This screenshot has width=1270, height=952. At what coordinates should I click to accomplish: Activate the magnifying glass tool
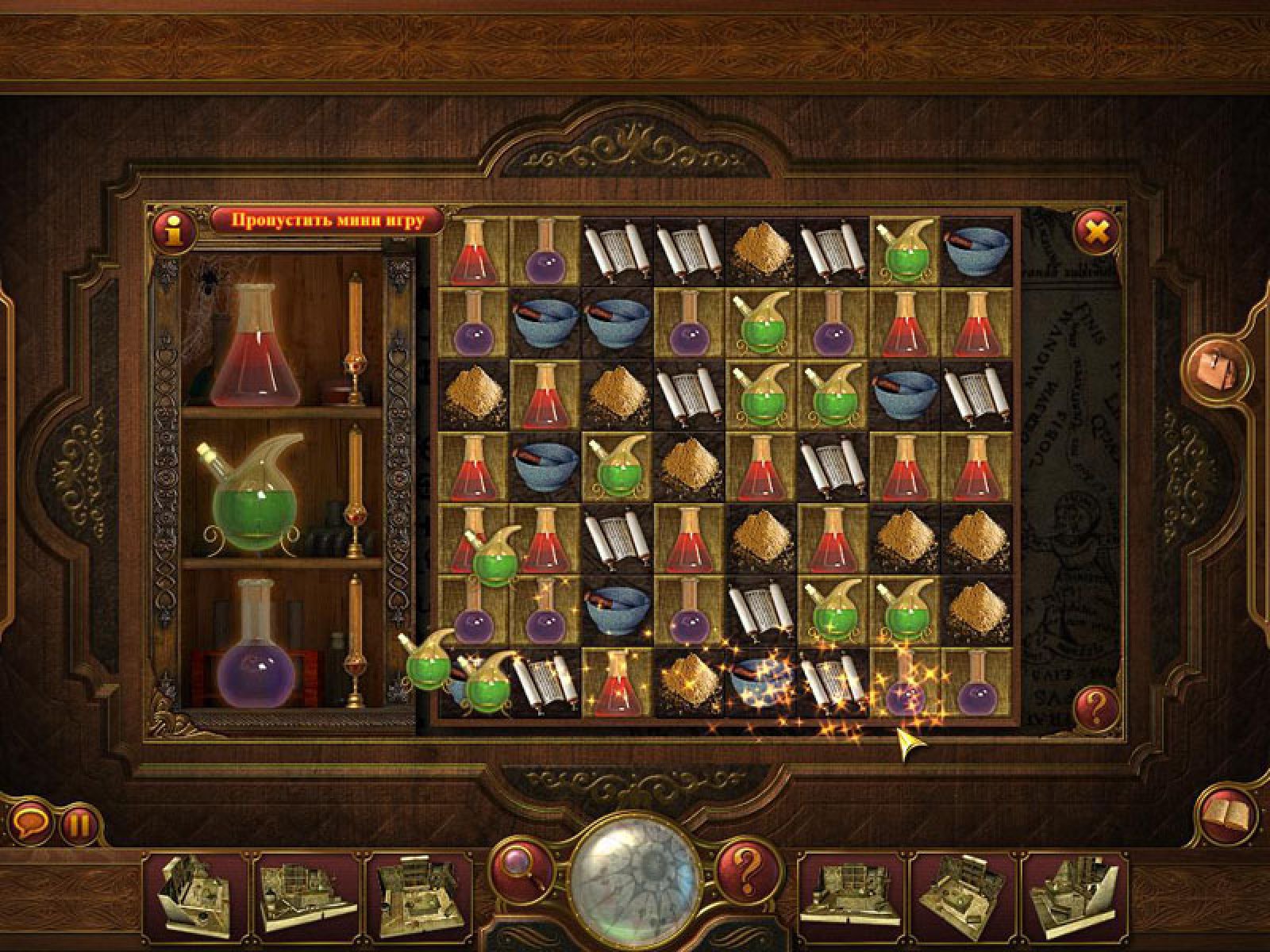tap(521, 868)
